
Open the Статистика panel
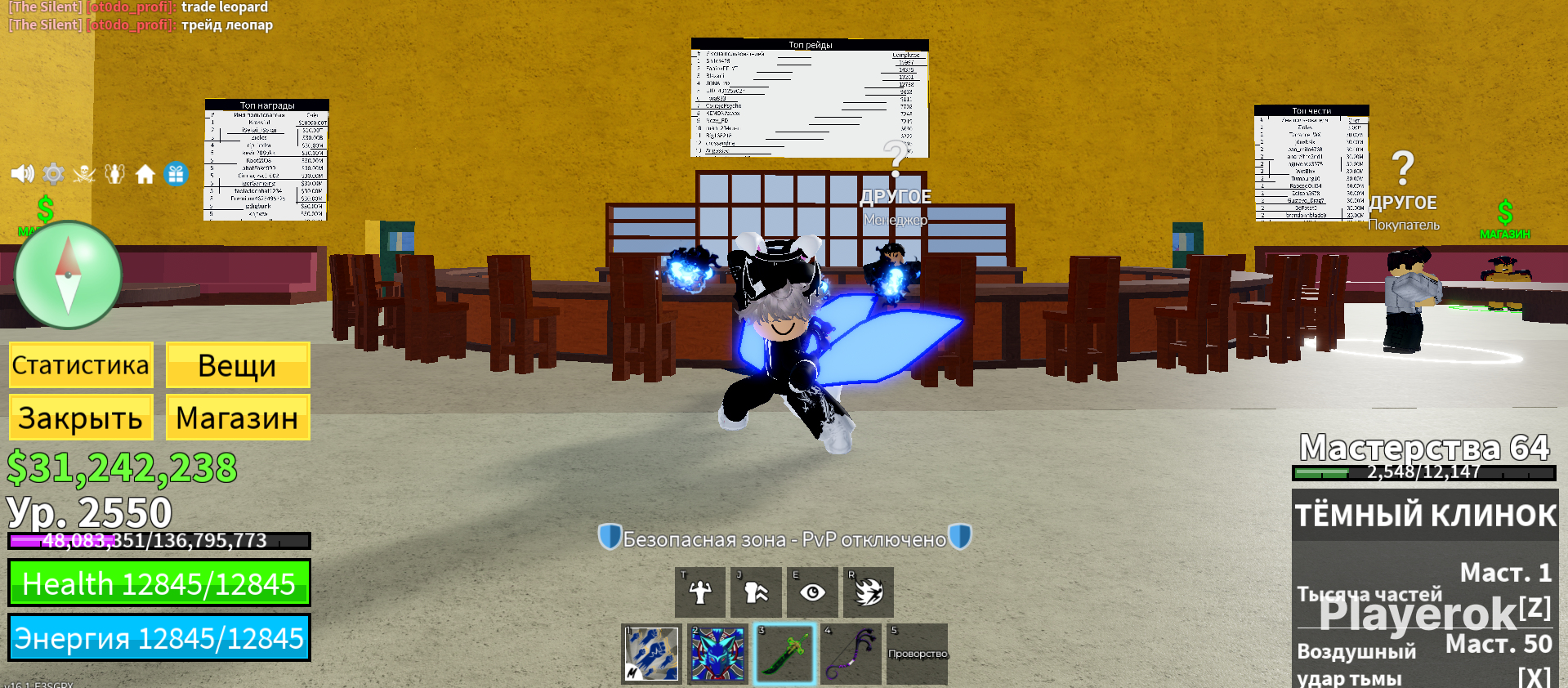coord(80,364)
